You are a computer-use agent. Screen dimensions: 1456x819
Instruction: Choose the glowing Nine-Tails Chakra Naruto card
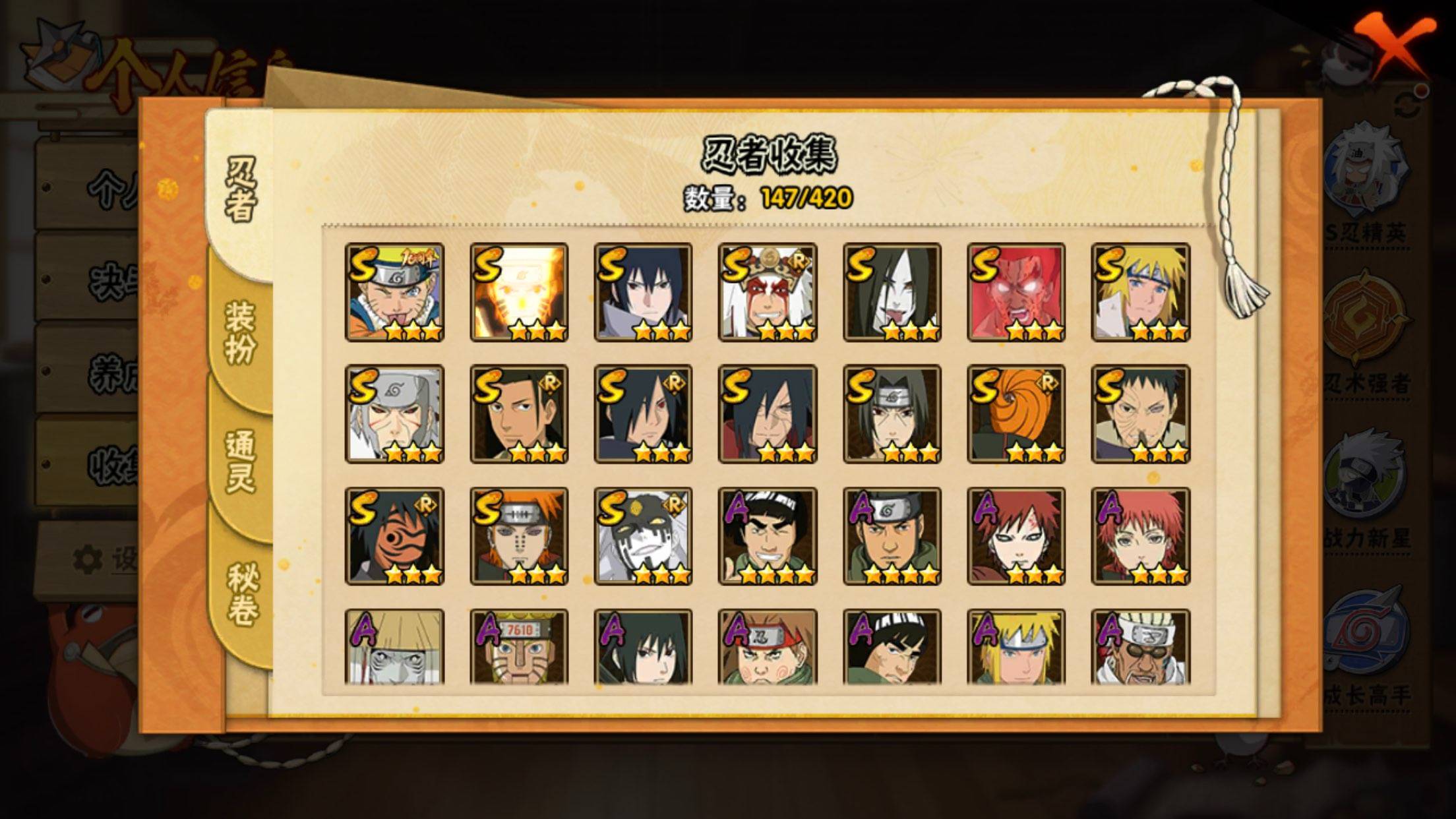point(519,292)
